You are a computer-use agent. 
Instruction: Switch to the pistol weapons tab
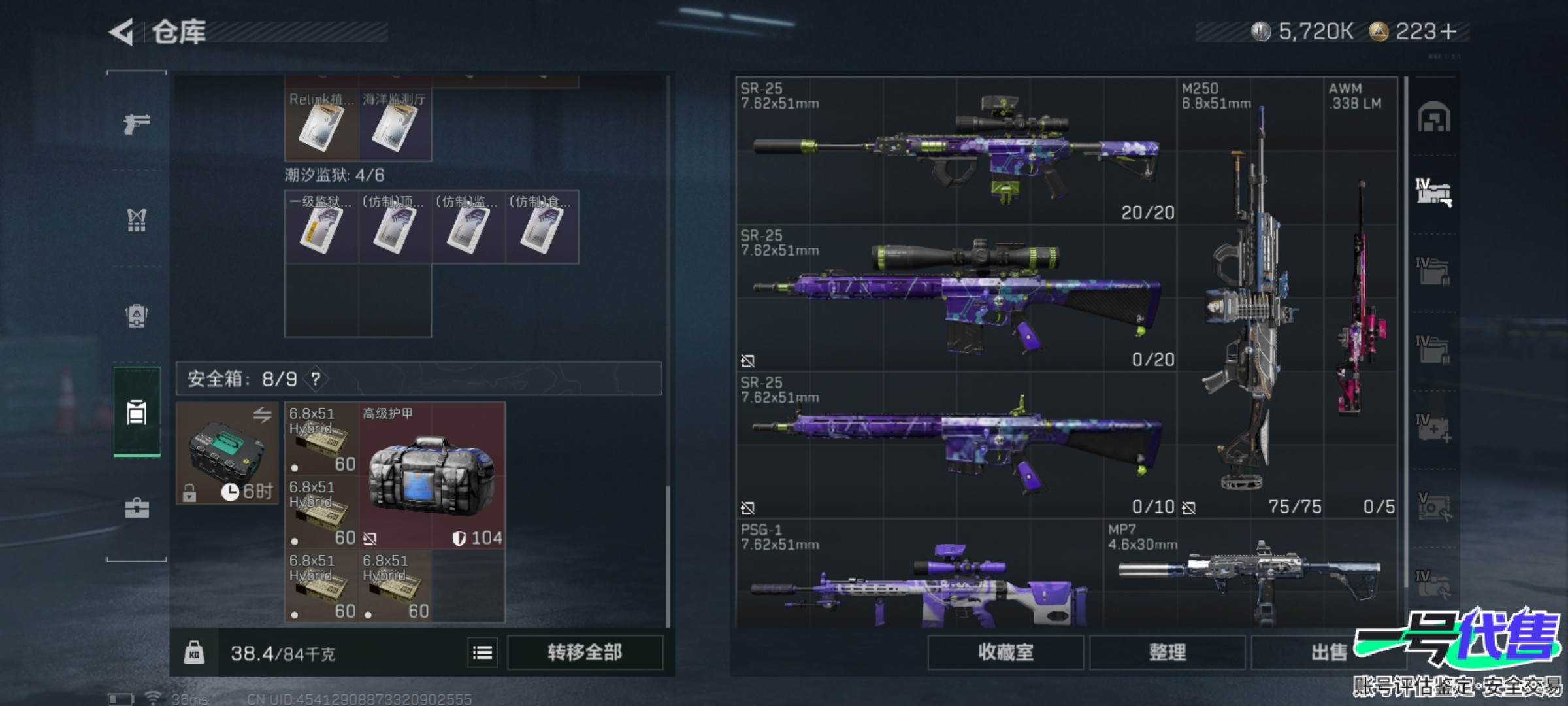click(x=137, y=123)
